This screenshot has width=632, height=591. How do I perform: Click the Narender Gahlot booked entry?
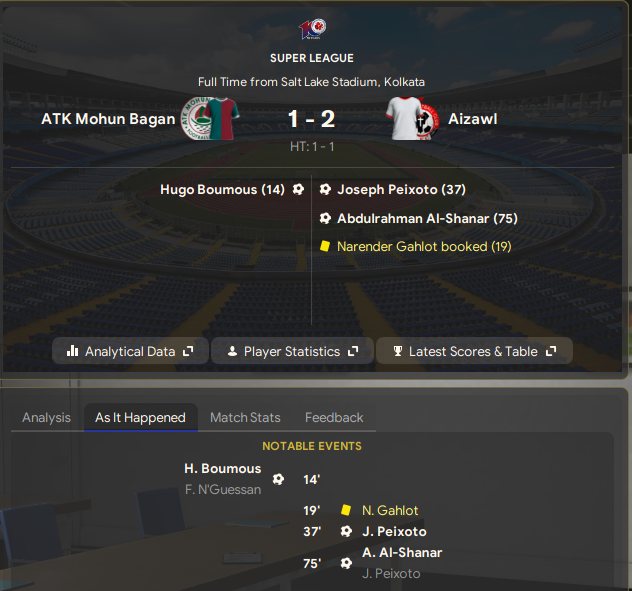[423, 246]
